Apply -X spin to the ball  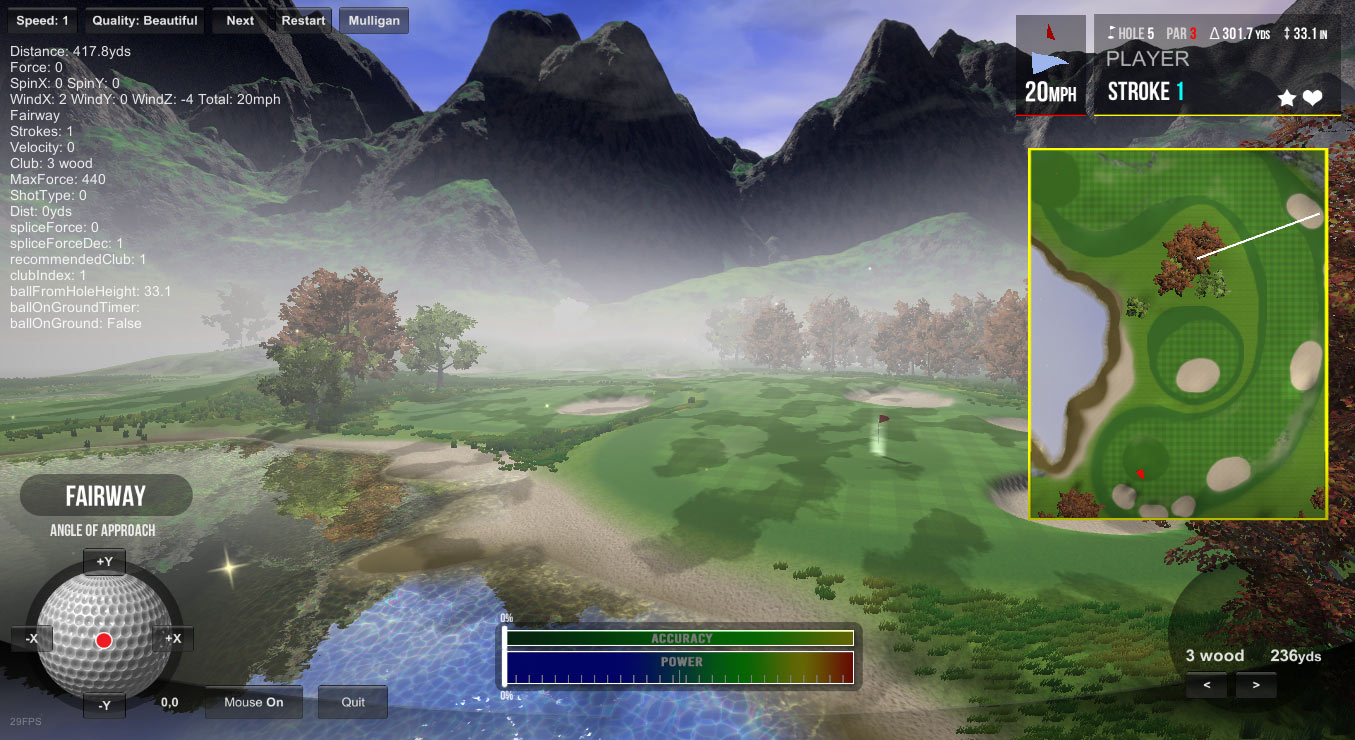32,639
